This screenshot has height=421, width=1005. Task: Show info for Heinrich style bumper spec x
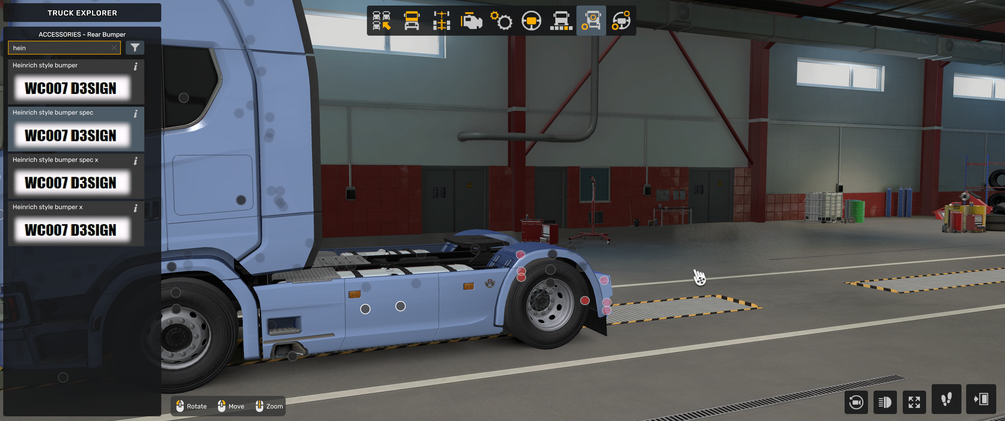pos(135,160)
